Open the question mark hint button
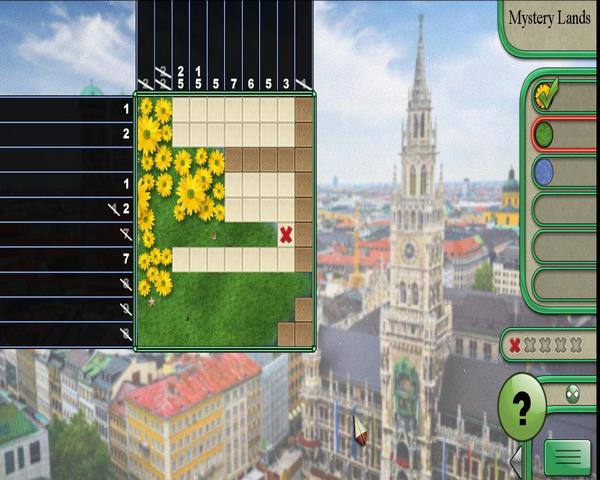Viewport: 600px width, 480px height. tap(521, 407)
